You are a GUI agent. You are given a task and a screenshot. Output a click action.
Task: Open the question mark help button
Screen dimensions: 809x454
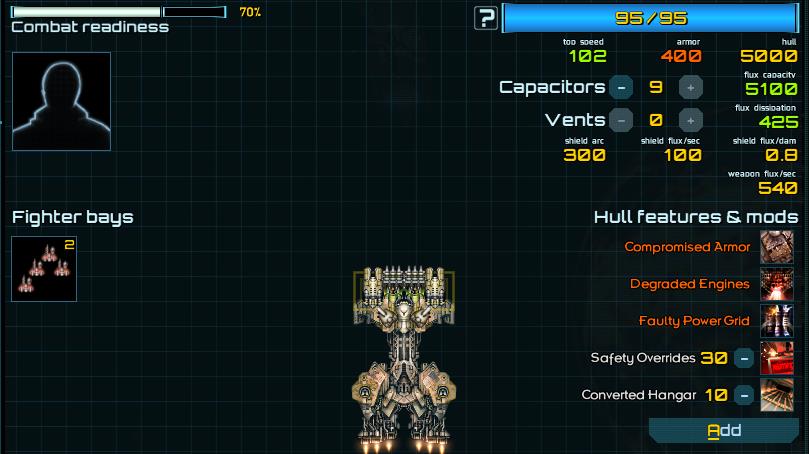[486, 17]
